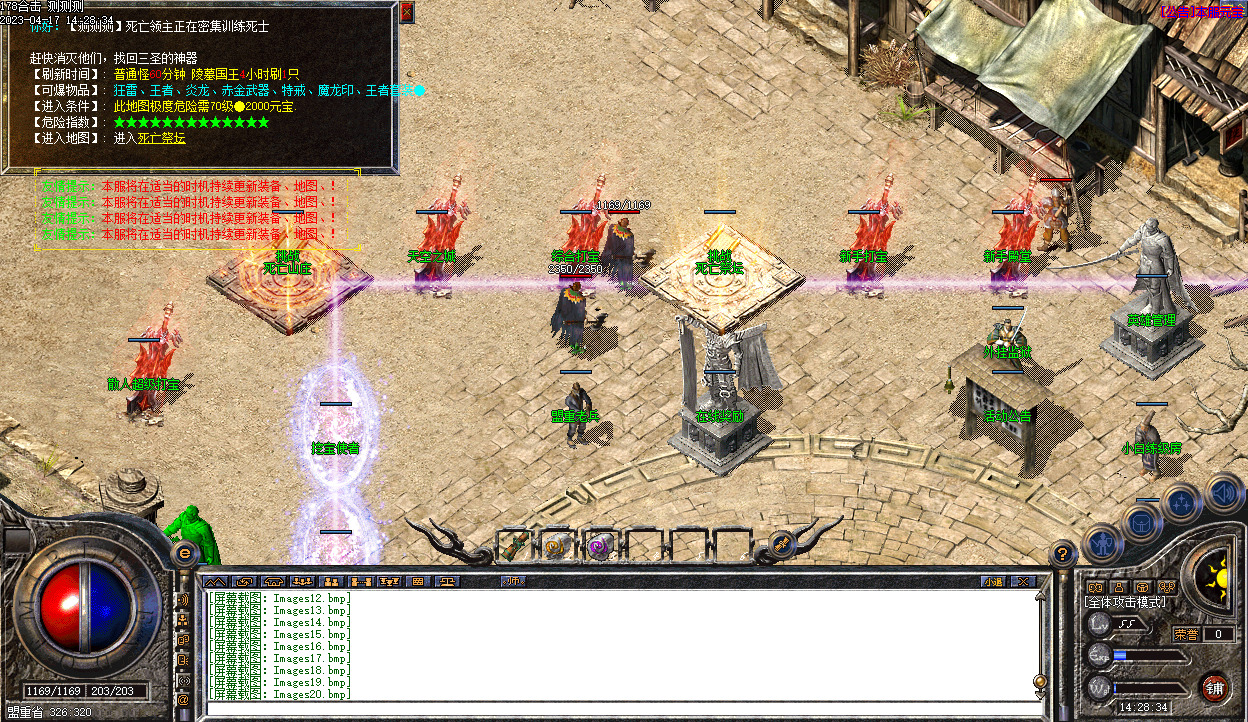
Task: Click the round 'e' button left of chat
Action: [185, 552]
